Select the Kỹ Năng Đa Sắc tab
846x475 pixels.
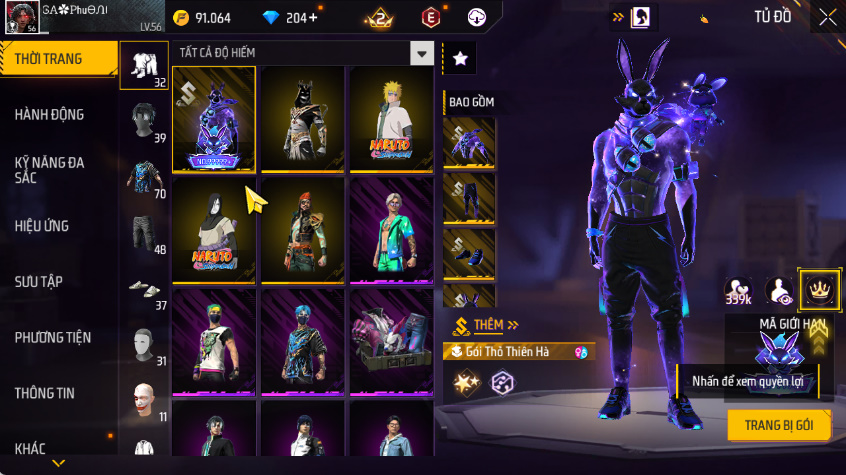(x=50, y=169)
